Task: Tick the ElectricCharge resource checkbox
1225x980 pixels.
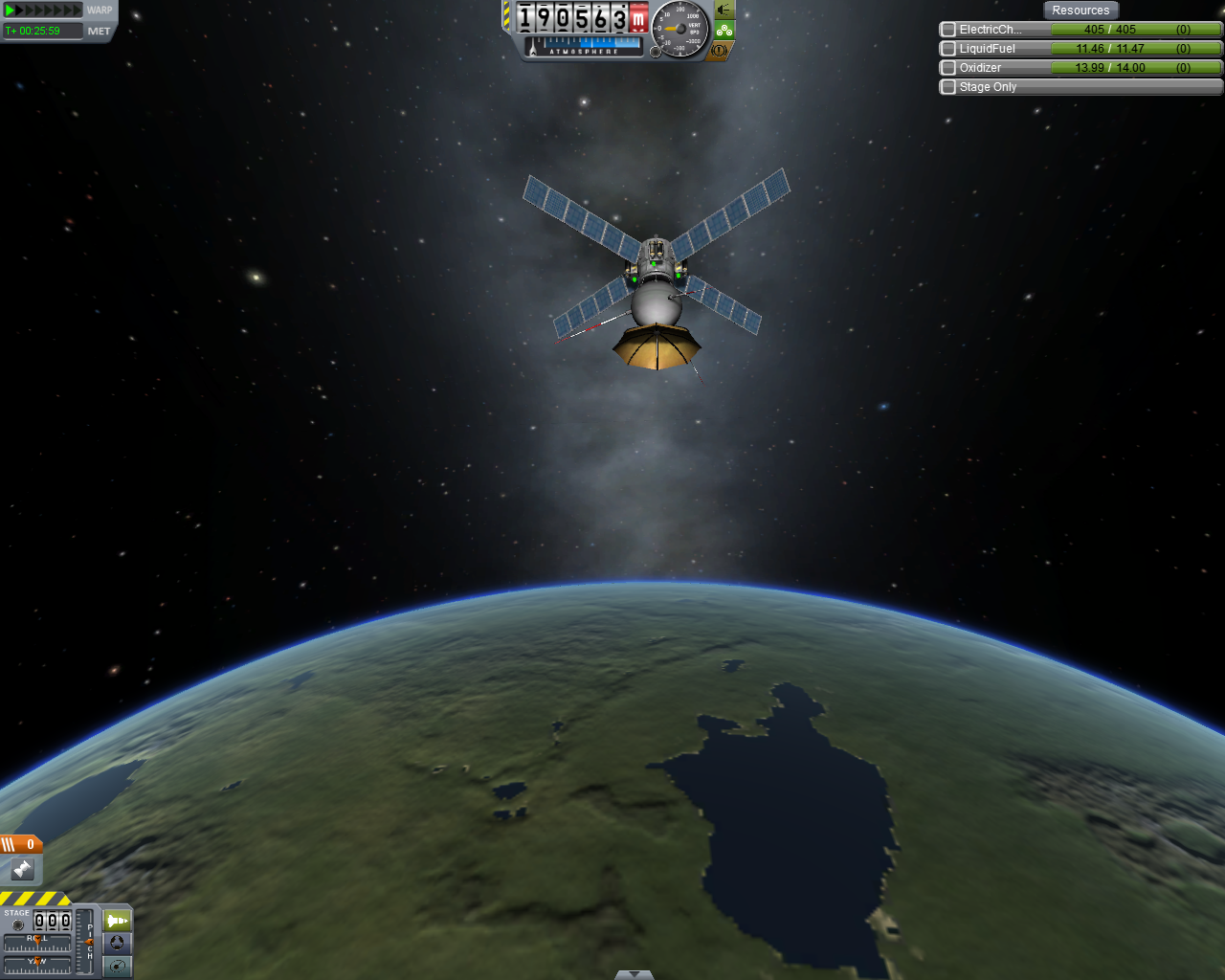Action: click(948, 30)
